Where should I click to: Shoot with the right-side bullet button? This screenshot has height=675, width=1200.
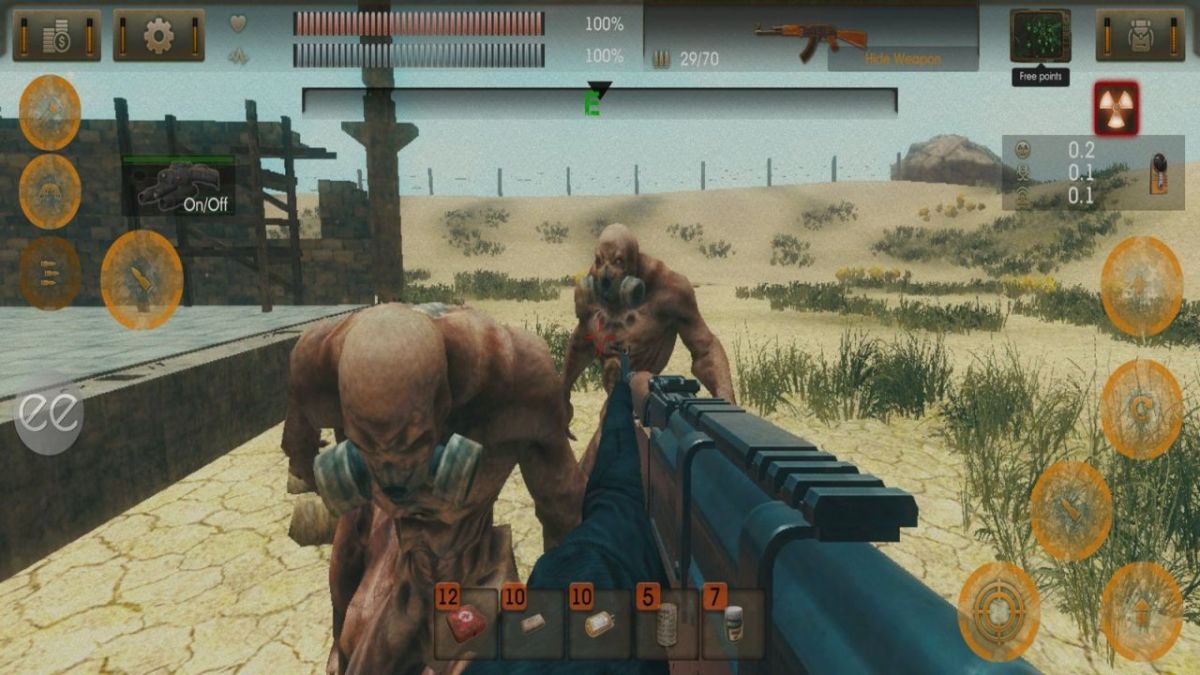(1070, 510)
